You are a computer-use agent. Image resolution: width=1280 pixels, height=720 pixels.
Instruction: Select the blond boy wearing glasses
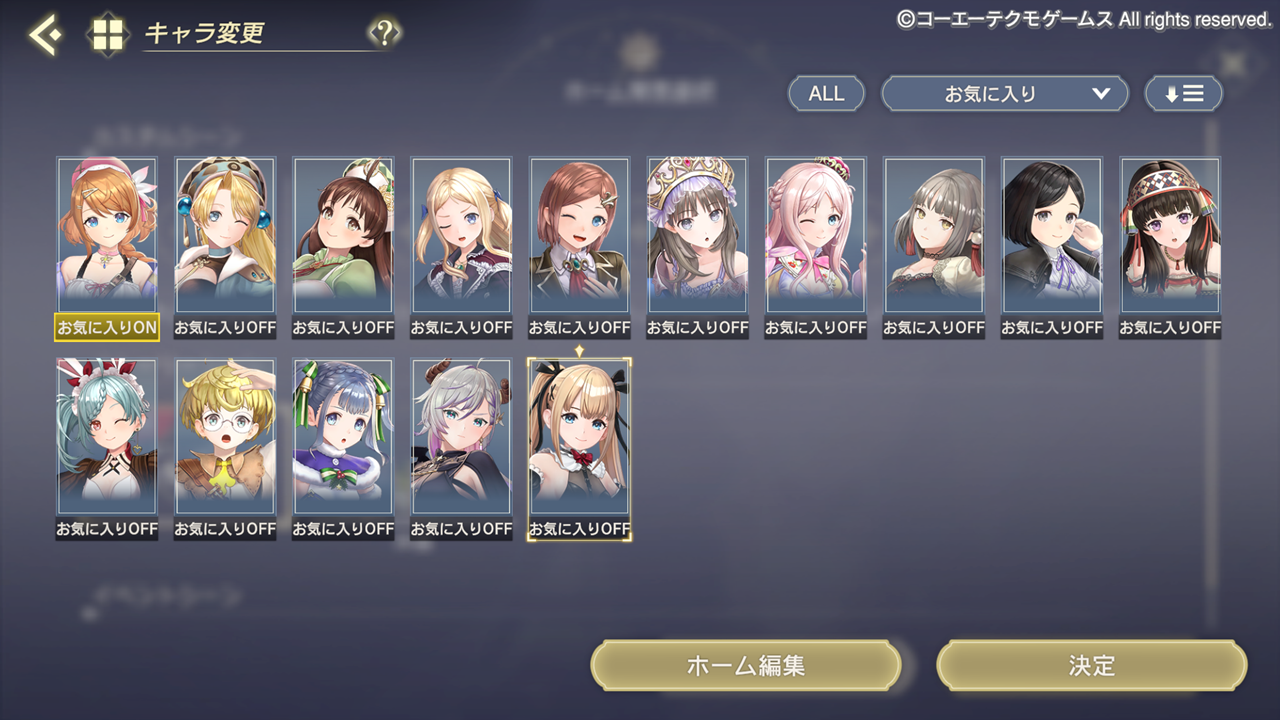tap(225, 437)
